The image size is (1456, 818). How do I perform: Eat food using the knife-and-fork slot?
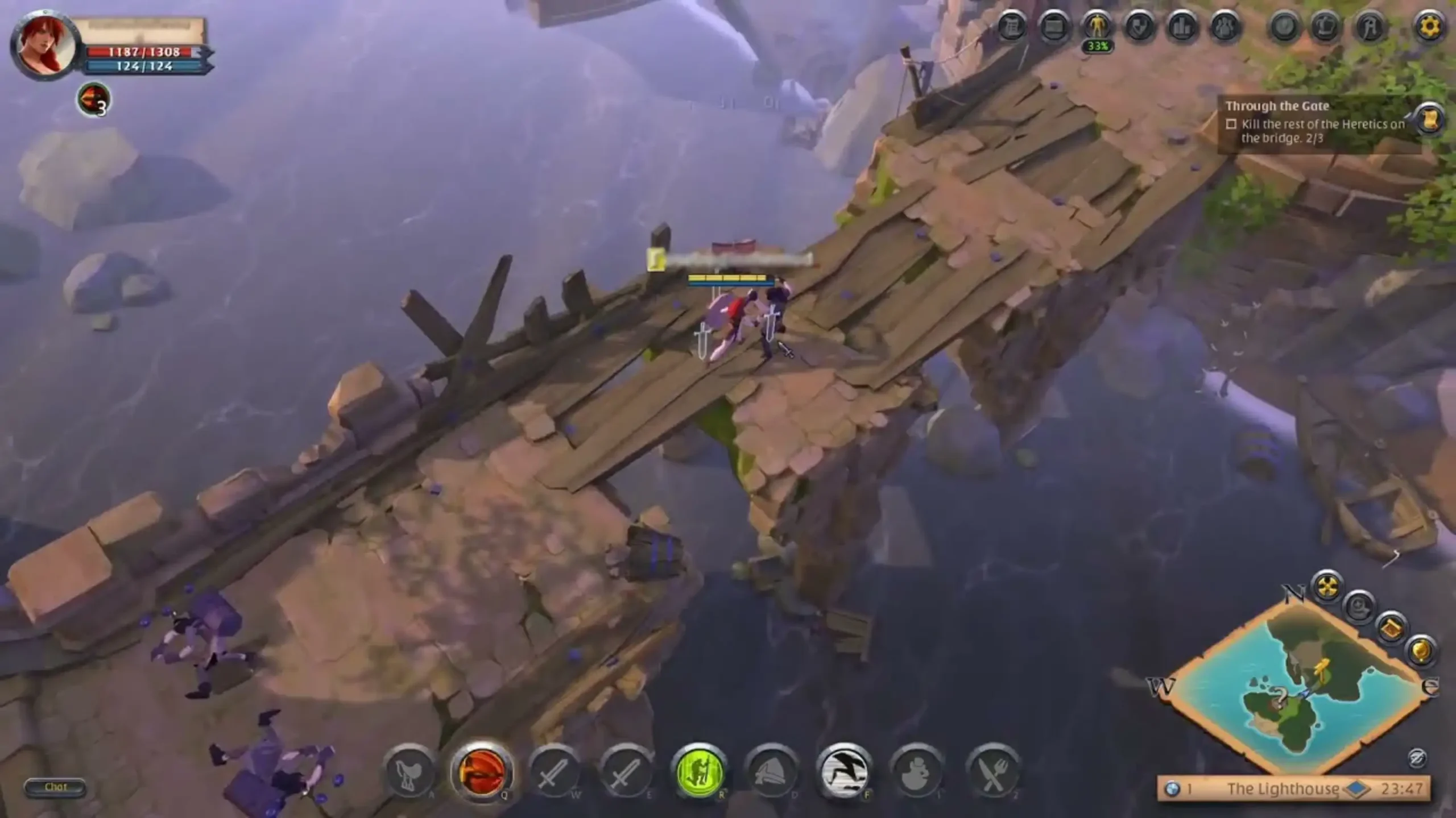coord(994,773)
